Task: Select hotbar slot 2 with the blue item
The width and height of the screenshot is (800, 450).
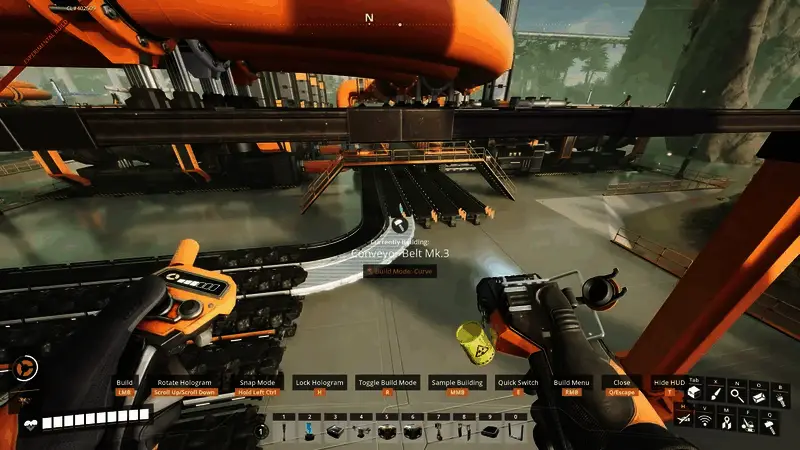Action: [x=310, y=432]
